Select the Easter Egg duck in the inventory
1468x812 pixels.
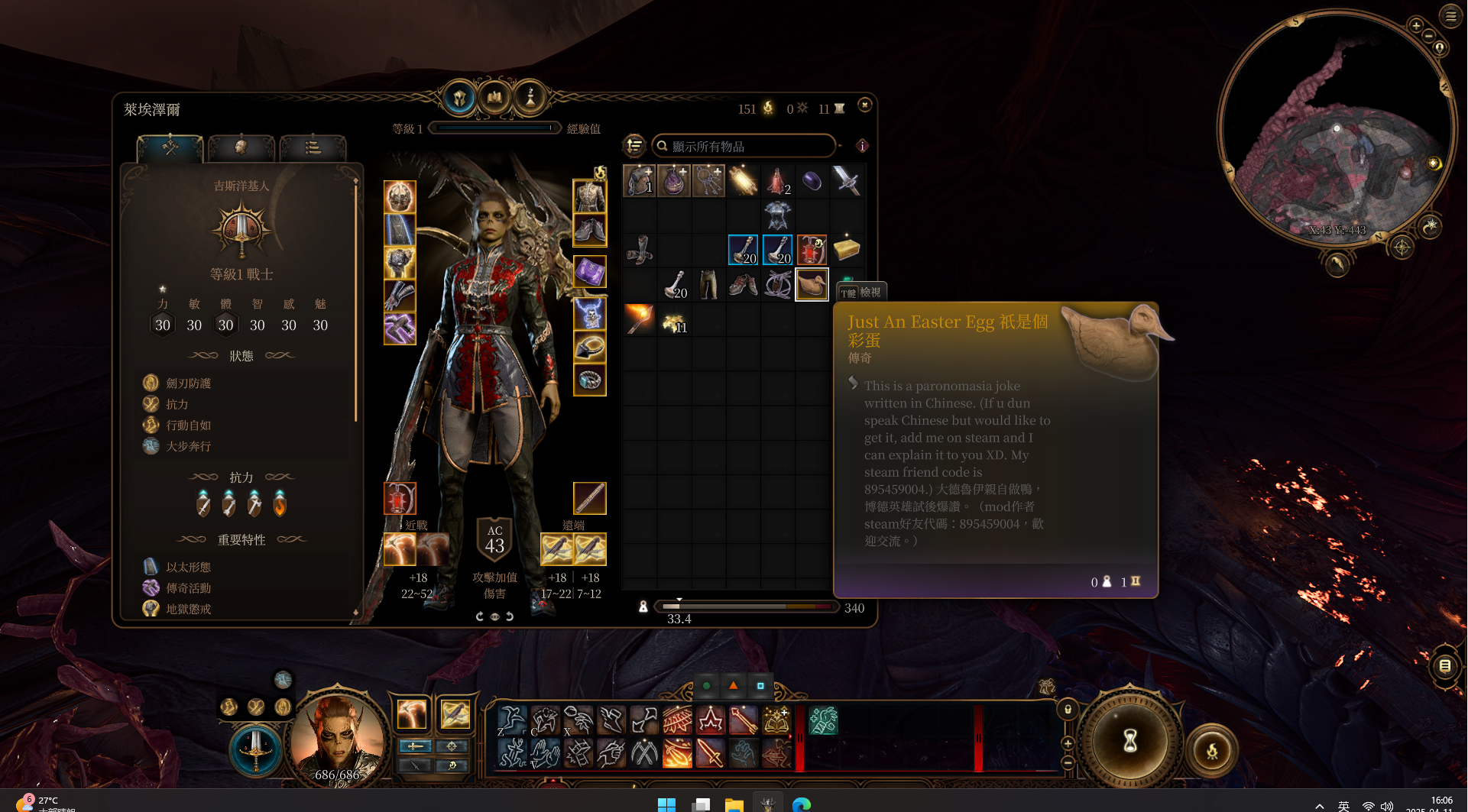pyautogui.click(x=812, y=283)
